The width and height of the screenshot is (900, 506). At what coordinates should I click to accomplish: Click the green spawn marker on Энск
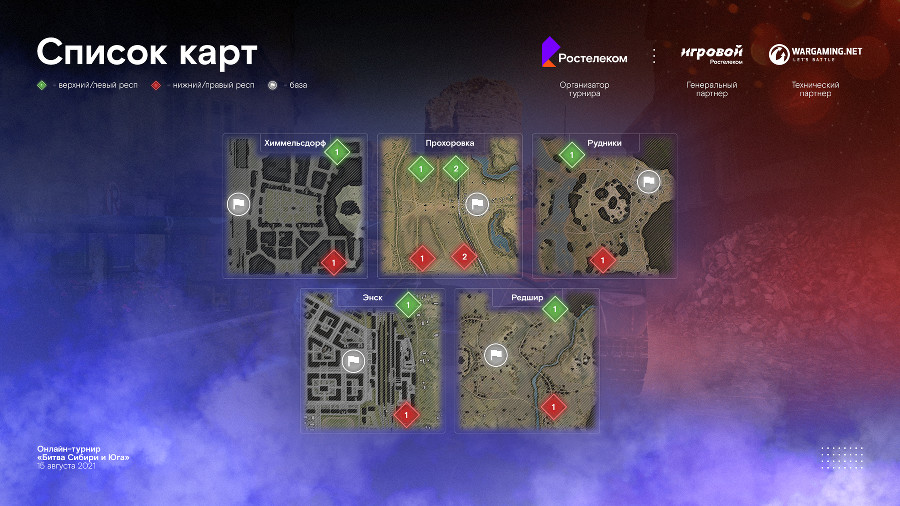pos(408,304)
